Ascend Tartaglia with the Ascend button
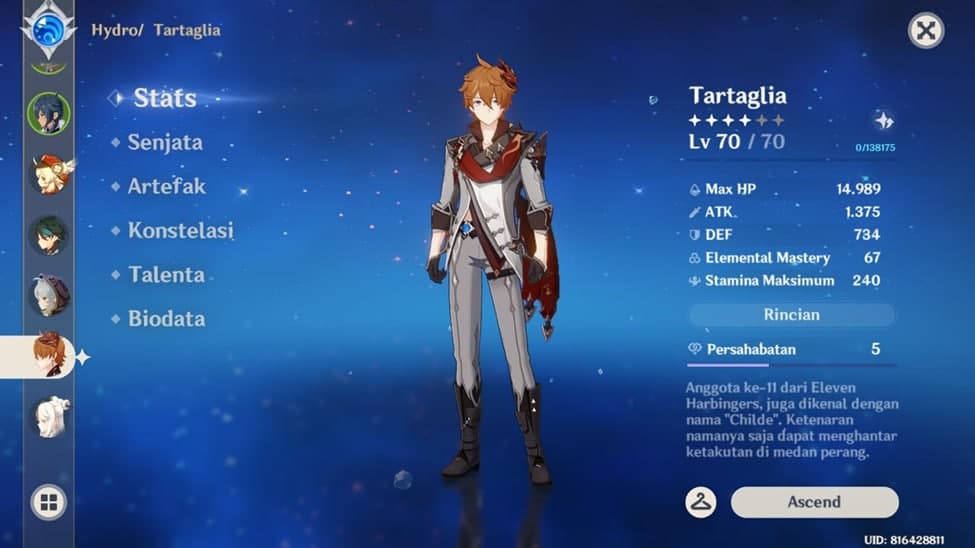This screenshot has height=548, width=975. tap(814, 502)
